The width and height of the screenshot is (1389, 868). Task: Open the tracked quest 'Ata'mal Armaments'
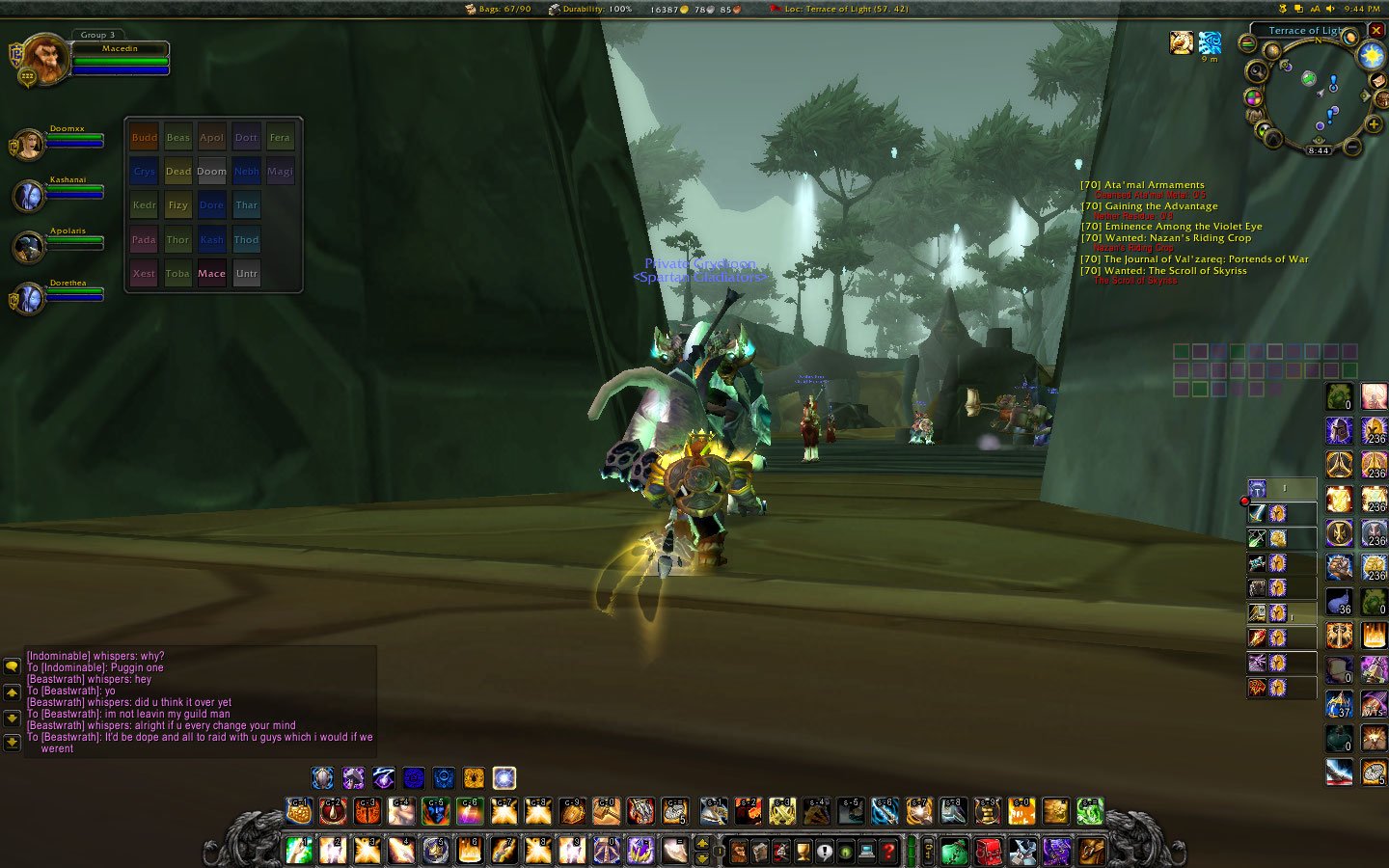tap(1142, 185)
